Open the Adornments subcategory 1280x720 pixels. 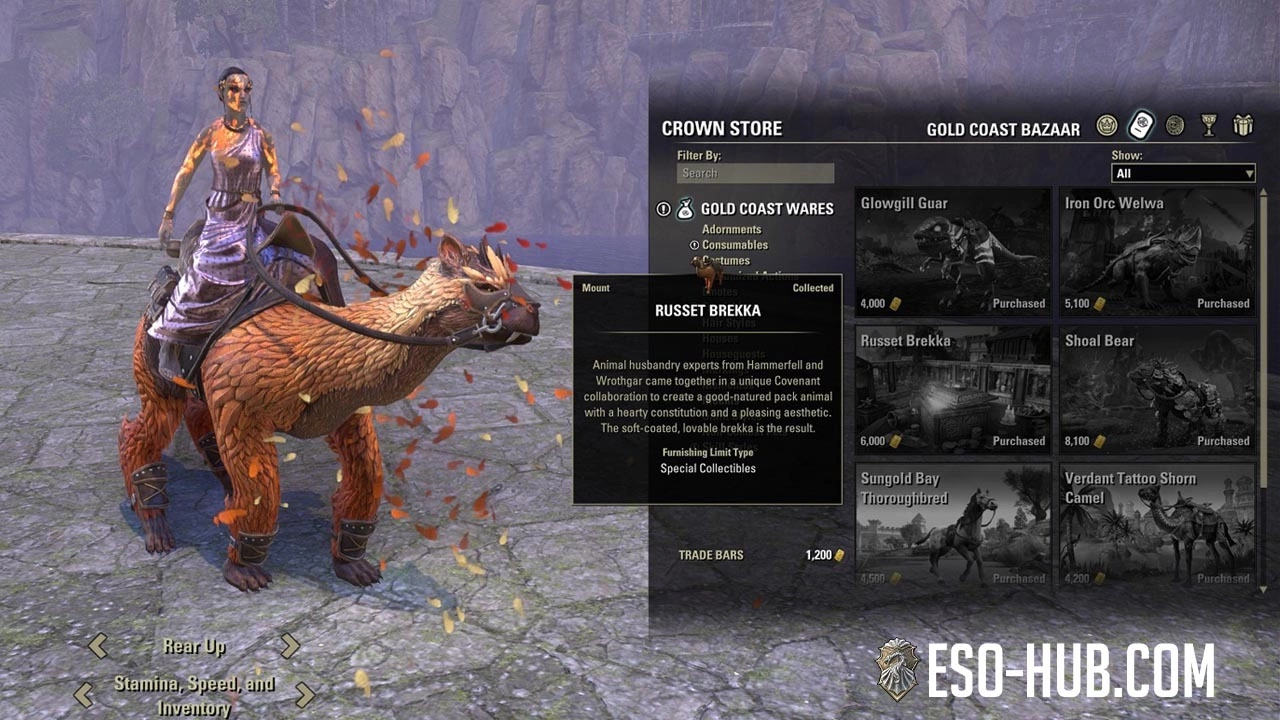click(x=731, y=229)
